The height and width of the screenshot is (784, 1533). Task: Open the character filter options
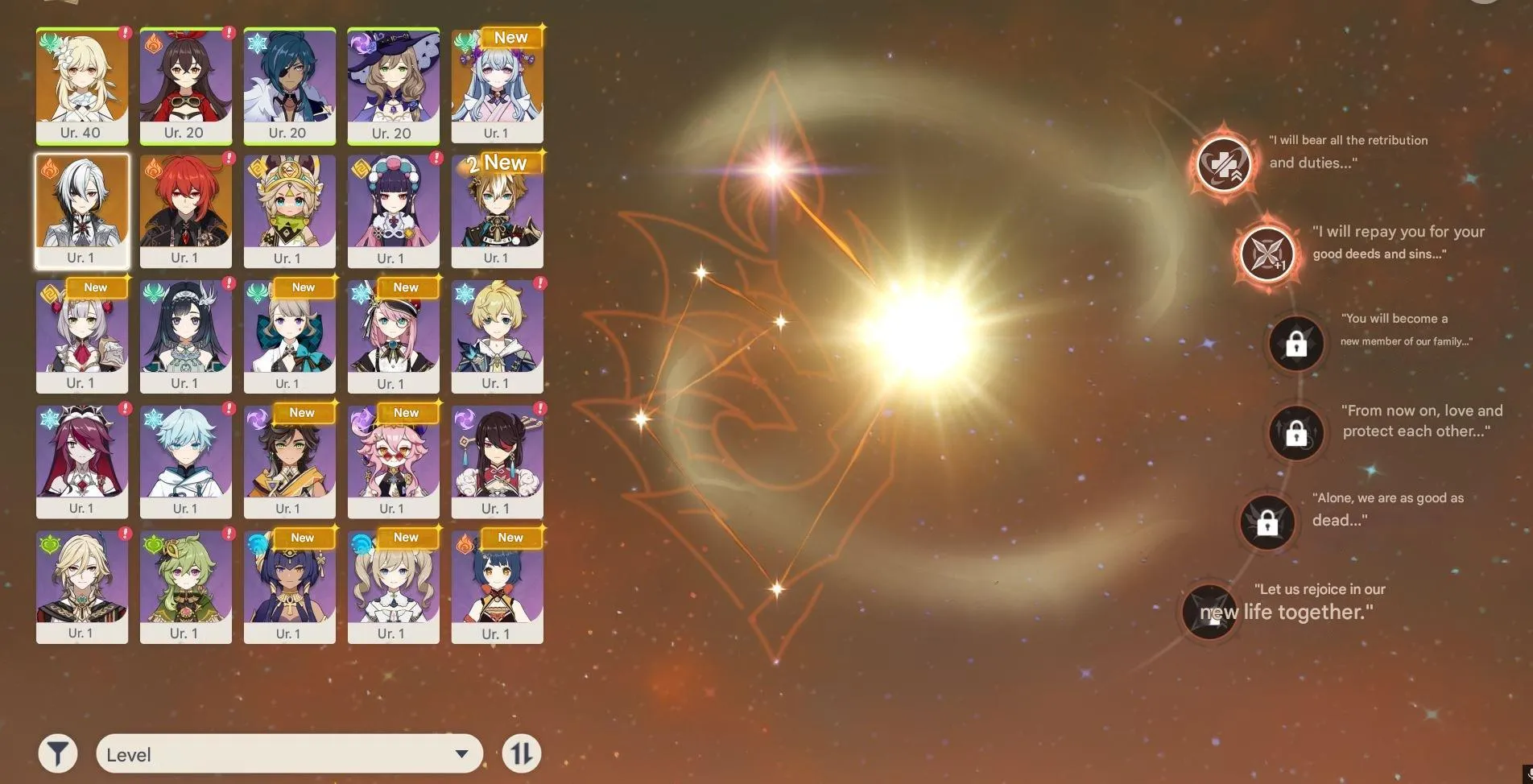click(x=56, y=753)
